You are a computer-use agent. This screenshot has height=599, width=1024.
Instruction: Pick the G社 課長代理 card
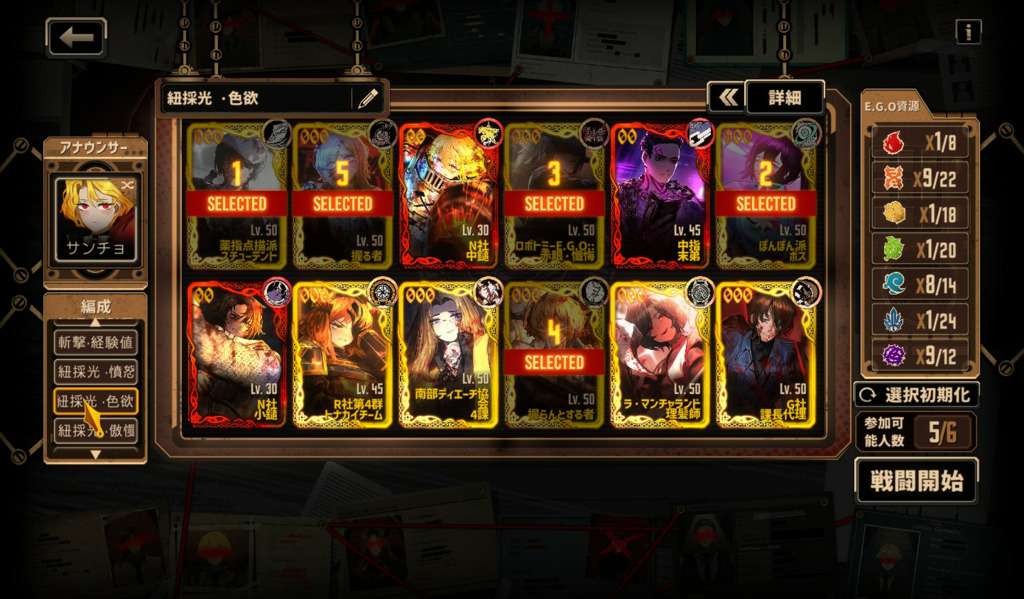coord(765,354)
